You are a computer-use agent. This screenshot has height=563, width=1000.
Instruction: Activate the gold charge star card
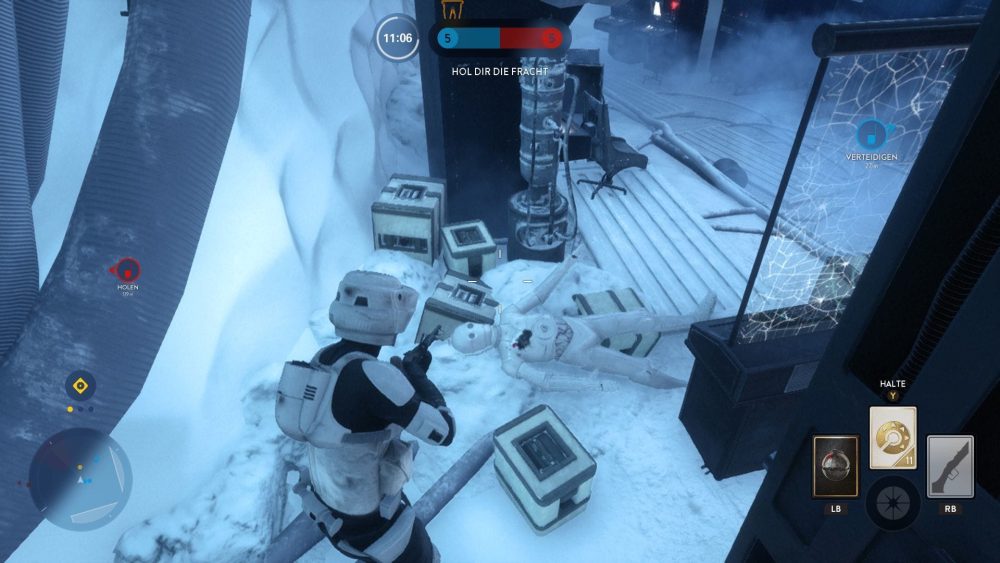click(x=893, y=438)
